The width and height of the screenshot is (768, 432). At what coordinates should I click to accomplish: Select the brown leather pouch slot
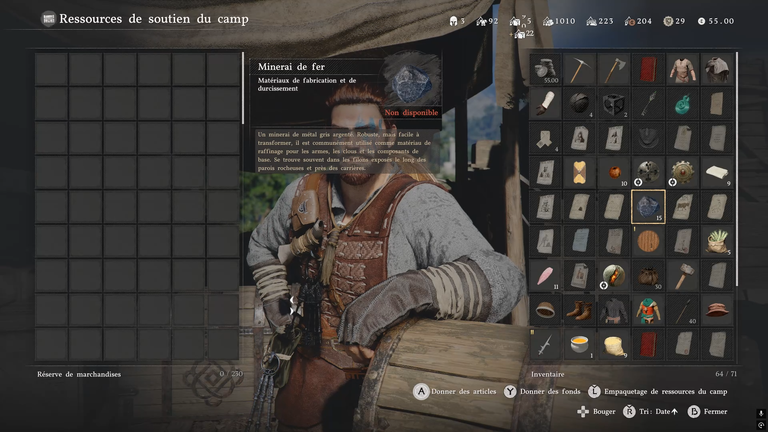click(648, 276)
